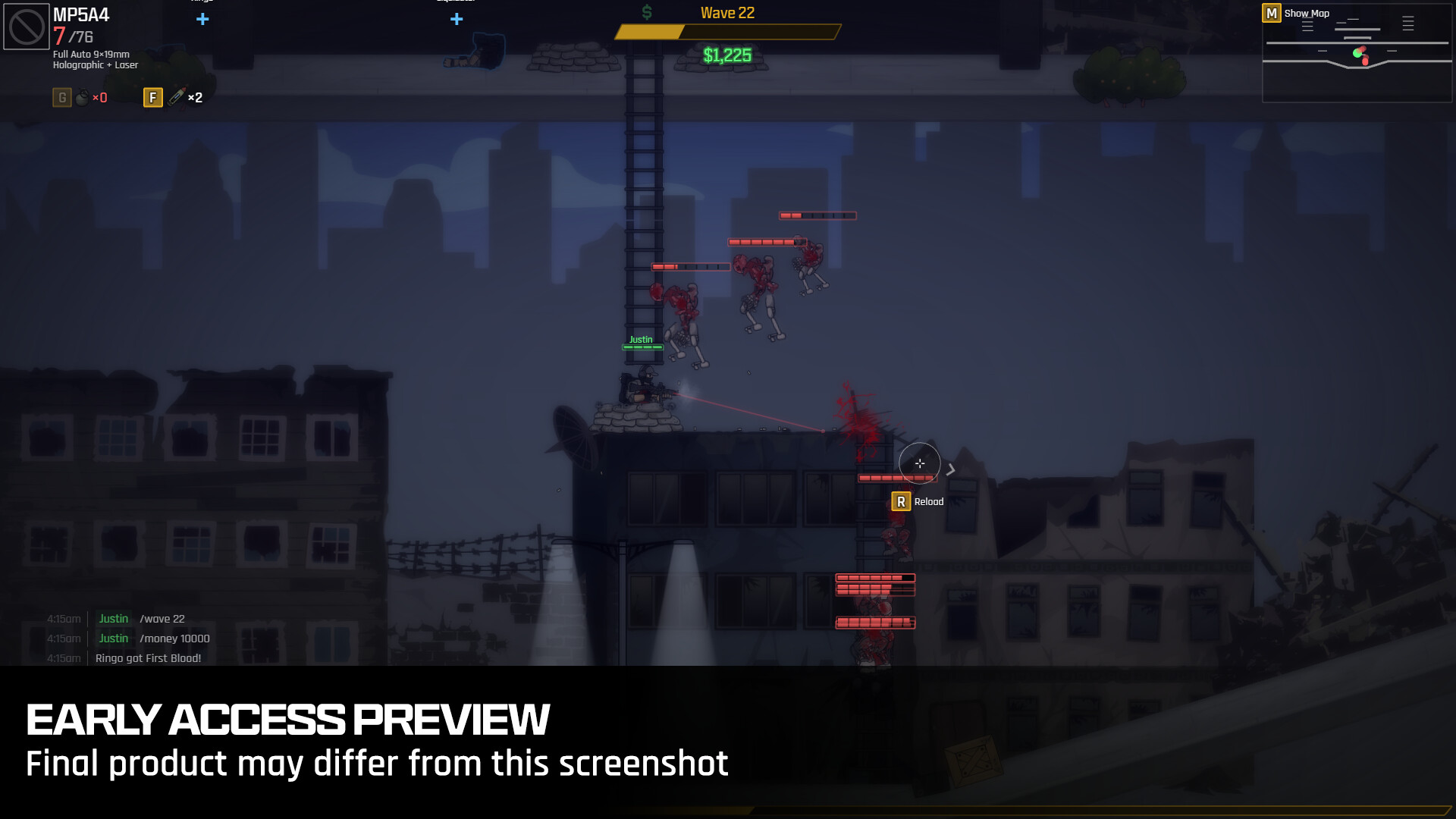
Task: Click the plus above Liquidator's nameplate
Action: (457, 19)
